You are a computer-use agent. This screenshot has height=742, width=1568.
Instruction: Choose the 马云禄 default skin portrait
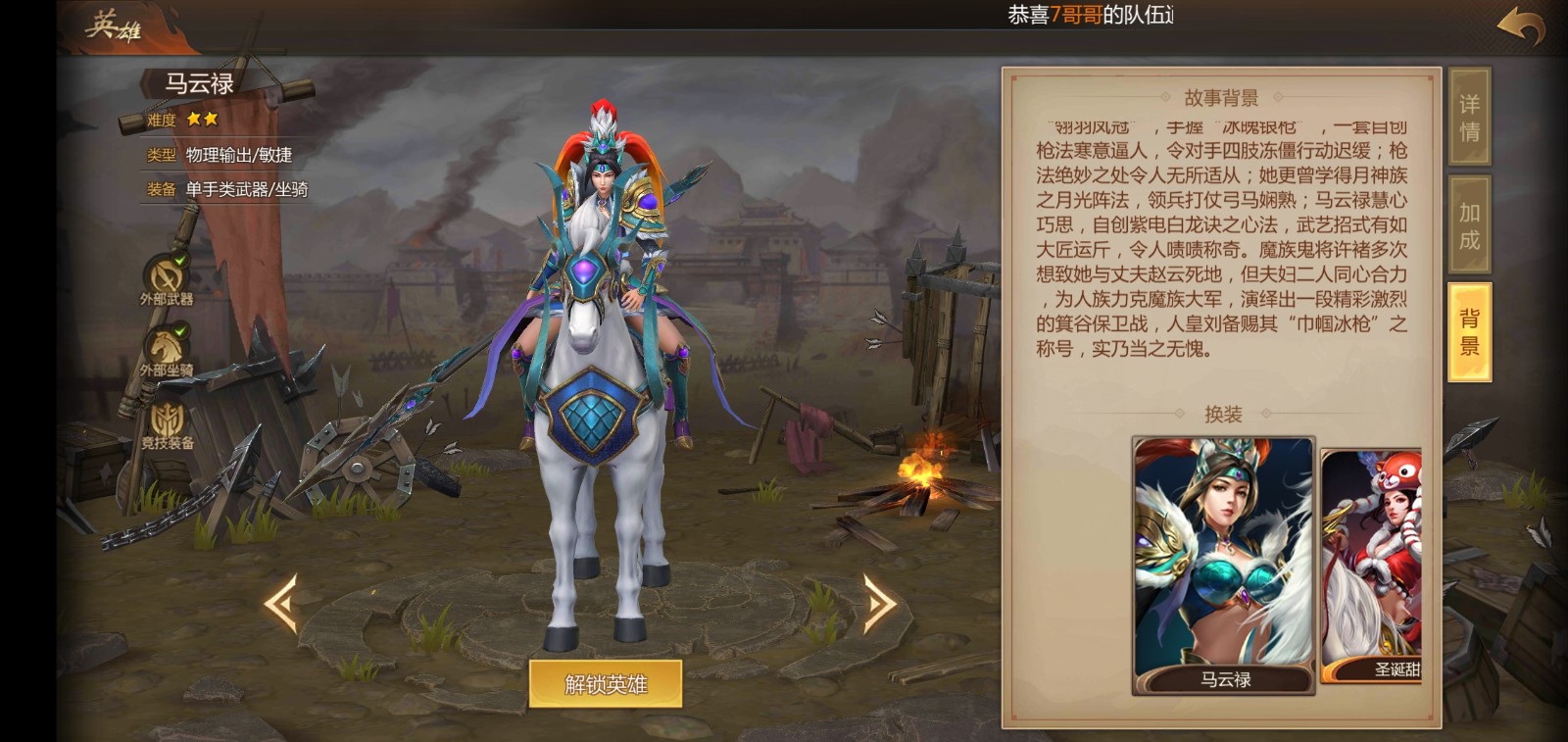click(x=1223, y=566)
